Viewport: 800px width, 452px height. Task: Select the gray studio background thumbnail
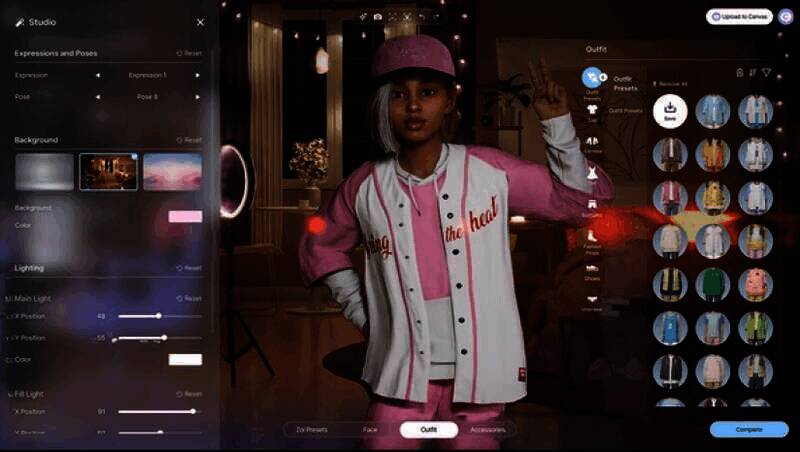(44, 172)
